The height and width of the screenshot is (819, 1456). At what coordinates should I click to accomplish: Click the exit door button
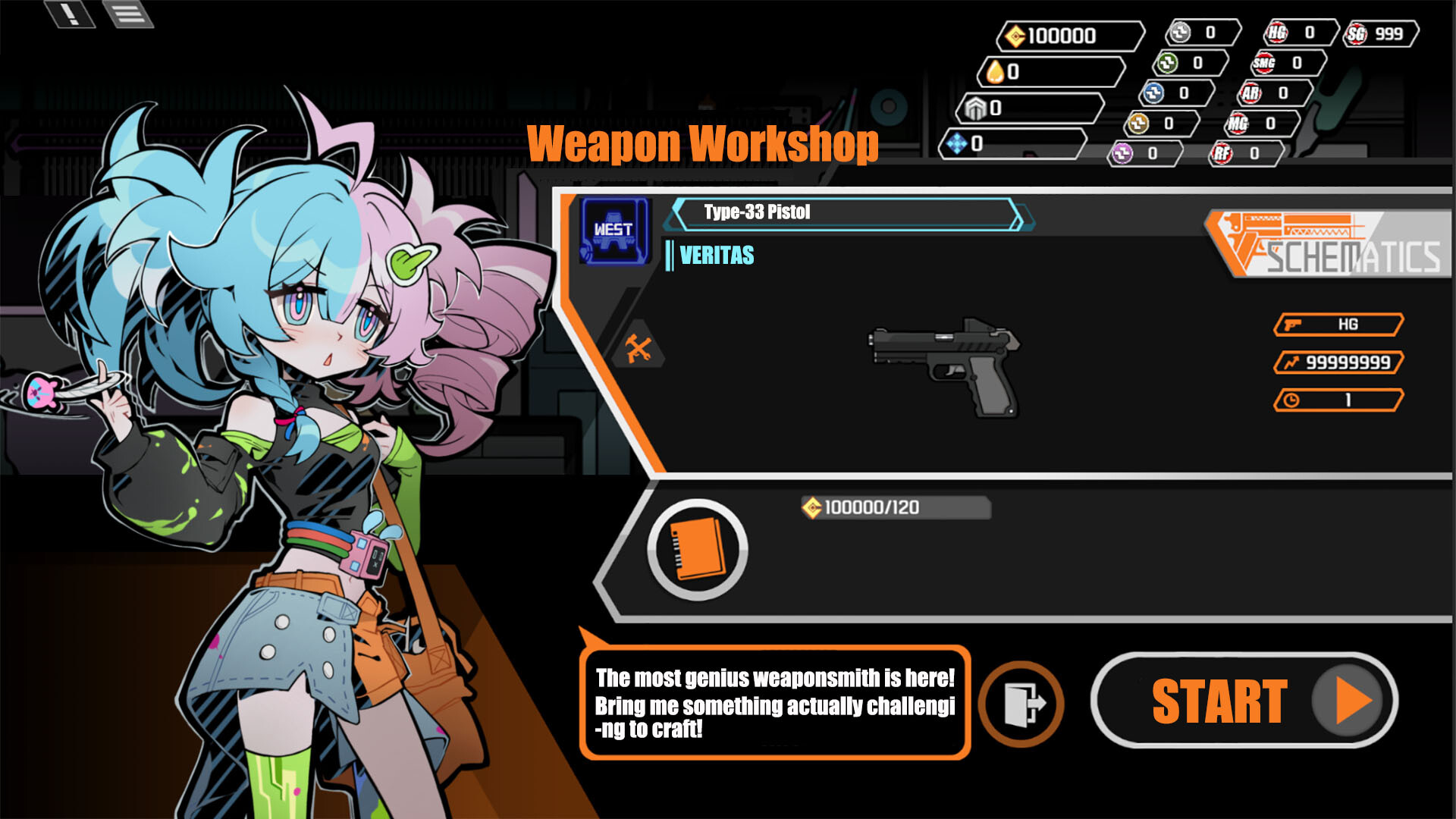(1020, 704)
